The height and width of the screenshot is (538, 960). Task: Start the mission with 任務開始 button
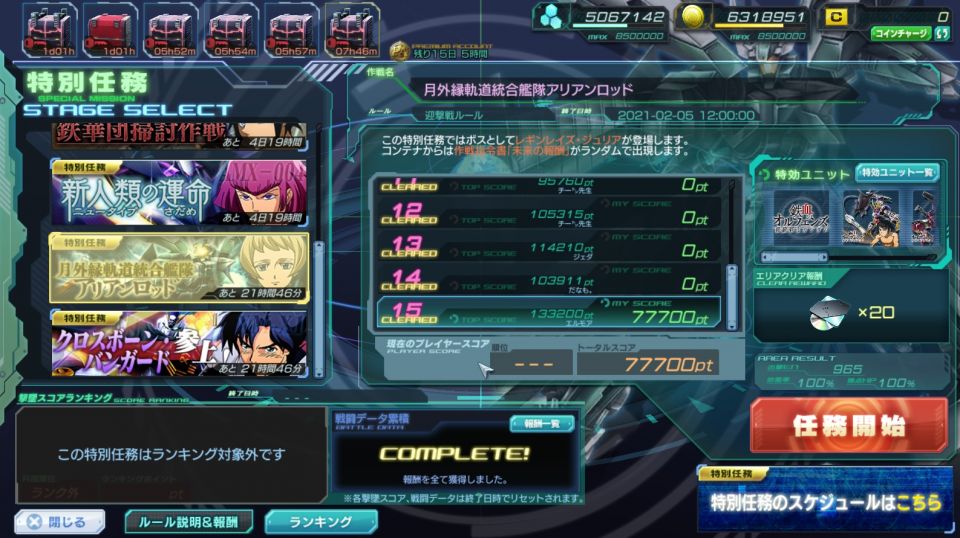tap(849, 425)
